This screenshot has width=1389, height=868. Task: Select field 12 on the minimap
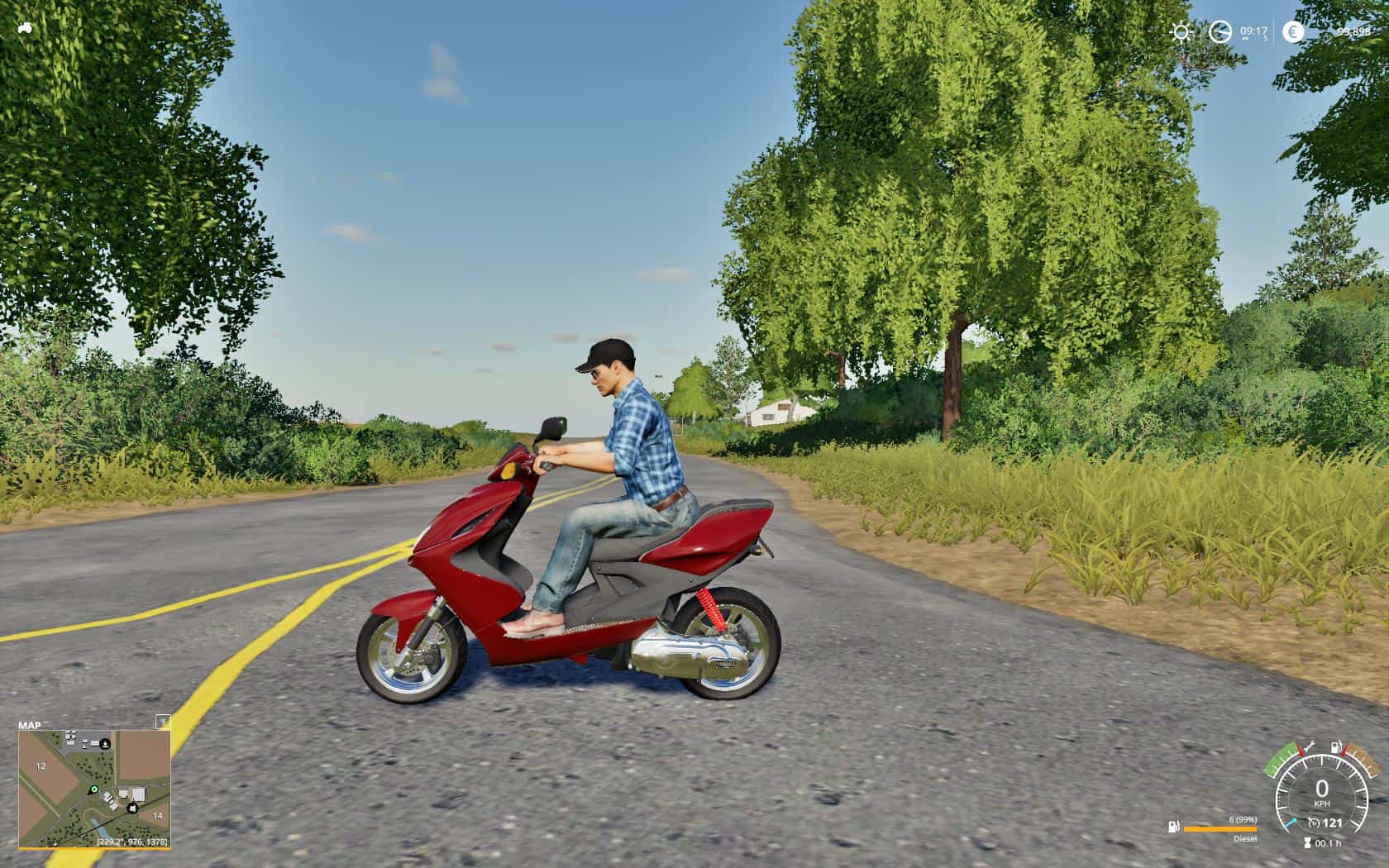click(40, 766)
